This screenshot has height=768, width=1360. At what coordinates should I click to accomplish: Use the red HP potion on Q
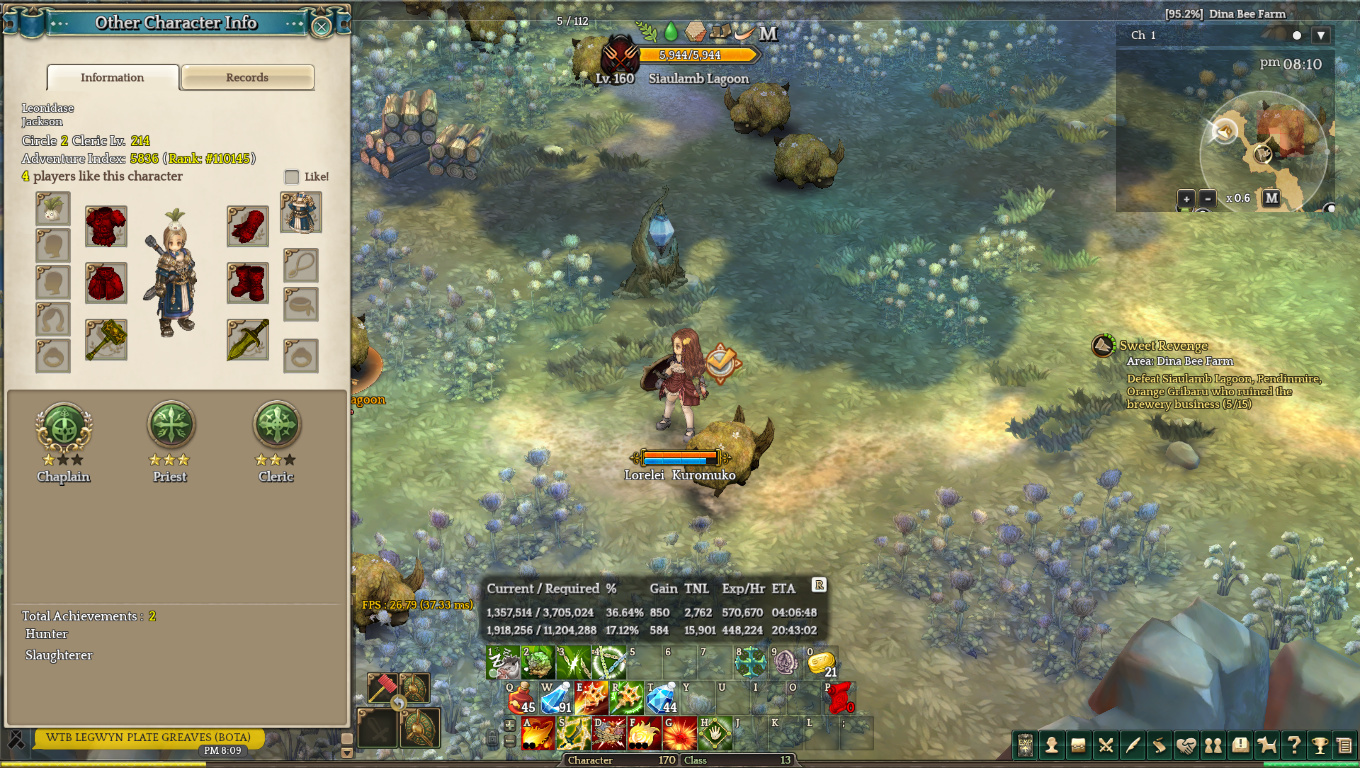point(523,696)
